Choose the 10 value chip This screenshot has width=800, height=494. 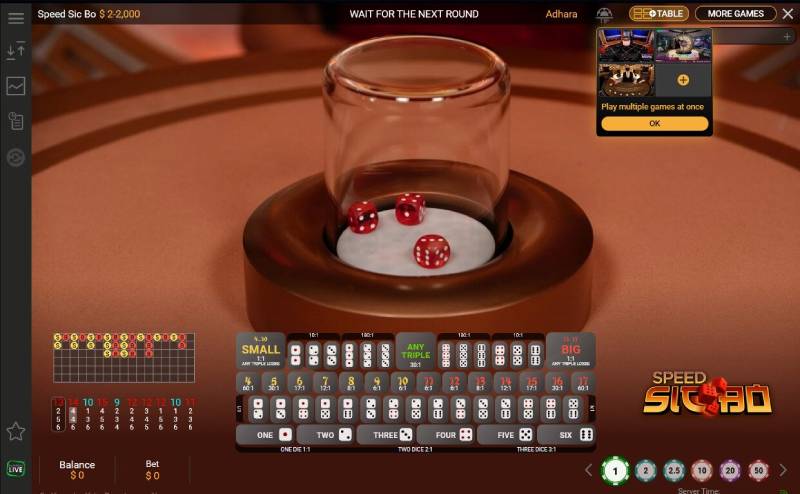point(702,470)
